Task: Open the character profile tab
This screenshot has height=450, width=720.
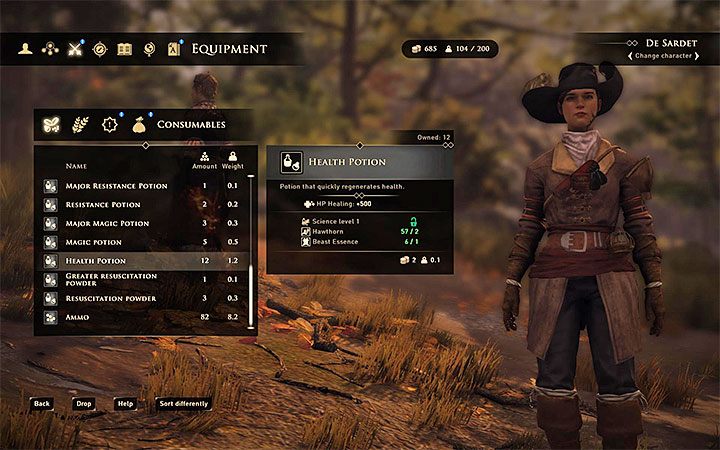Action: pyautogui.click(x=26, y=48)
